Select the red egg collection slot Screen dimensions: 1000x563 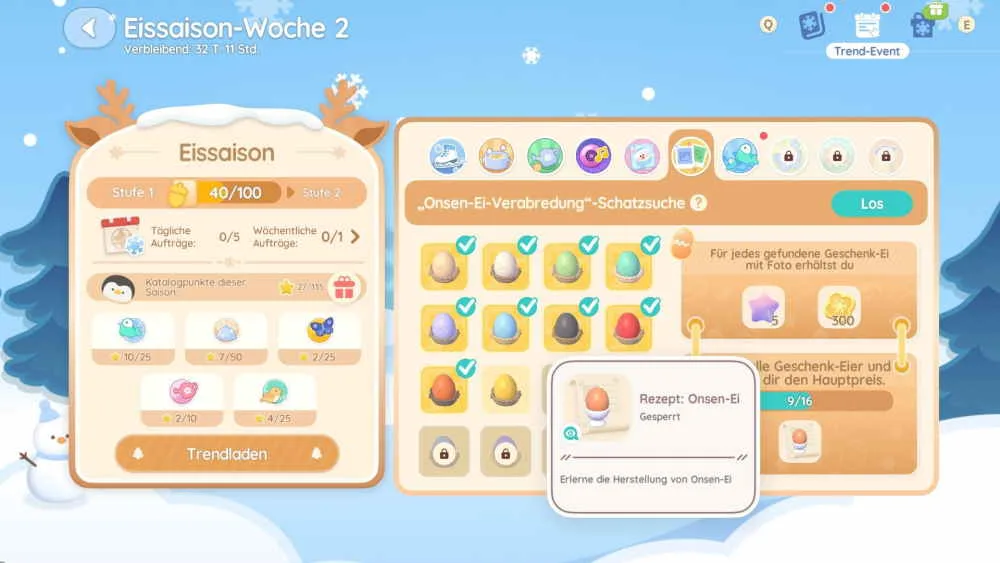(627, 327)
